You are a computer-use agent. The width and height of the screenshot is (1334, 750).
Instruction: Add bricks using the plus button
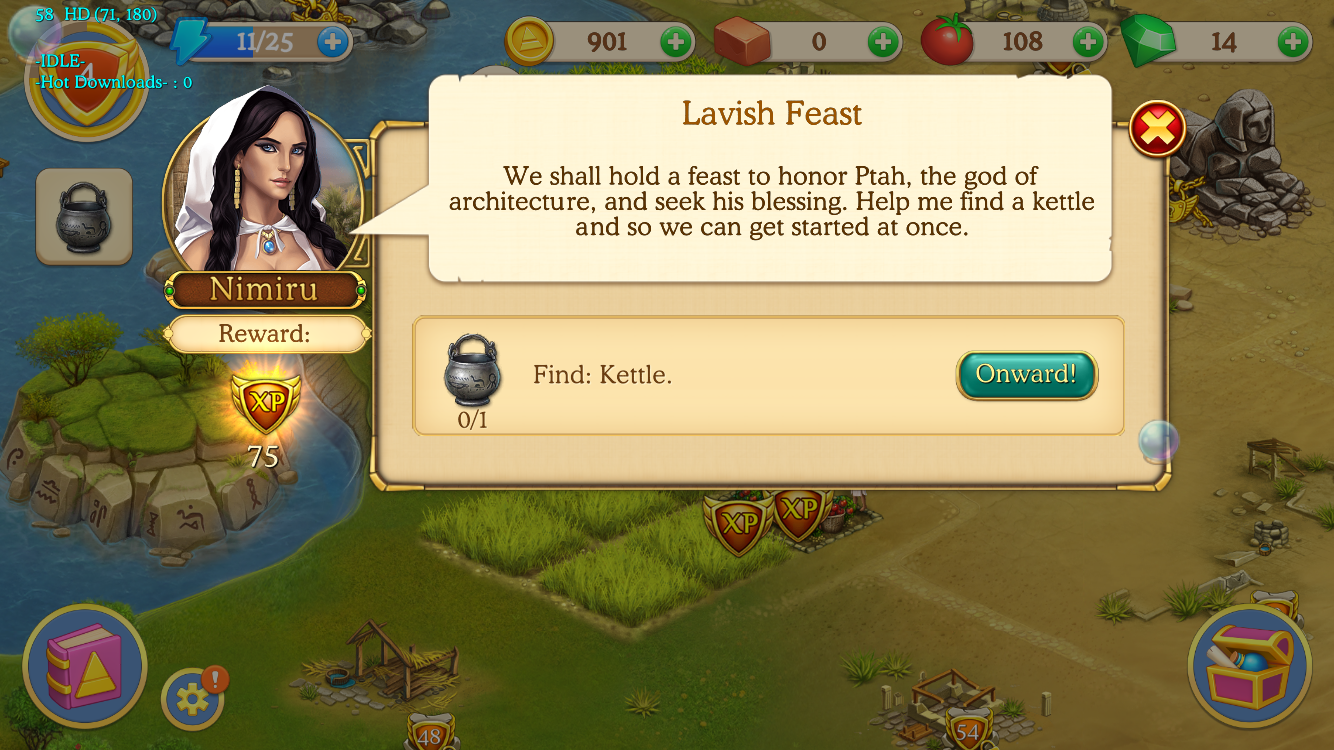click(x=882, y=42)
